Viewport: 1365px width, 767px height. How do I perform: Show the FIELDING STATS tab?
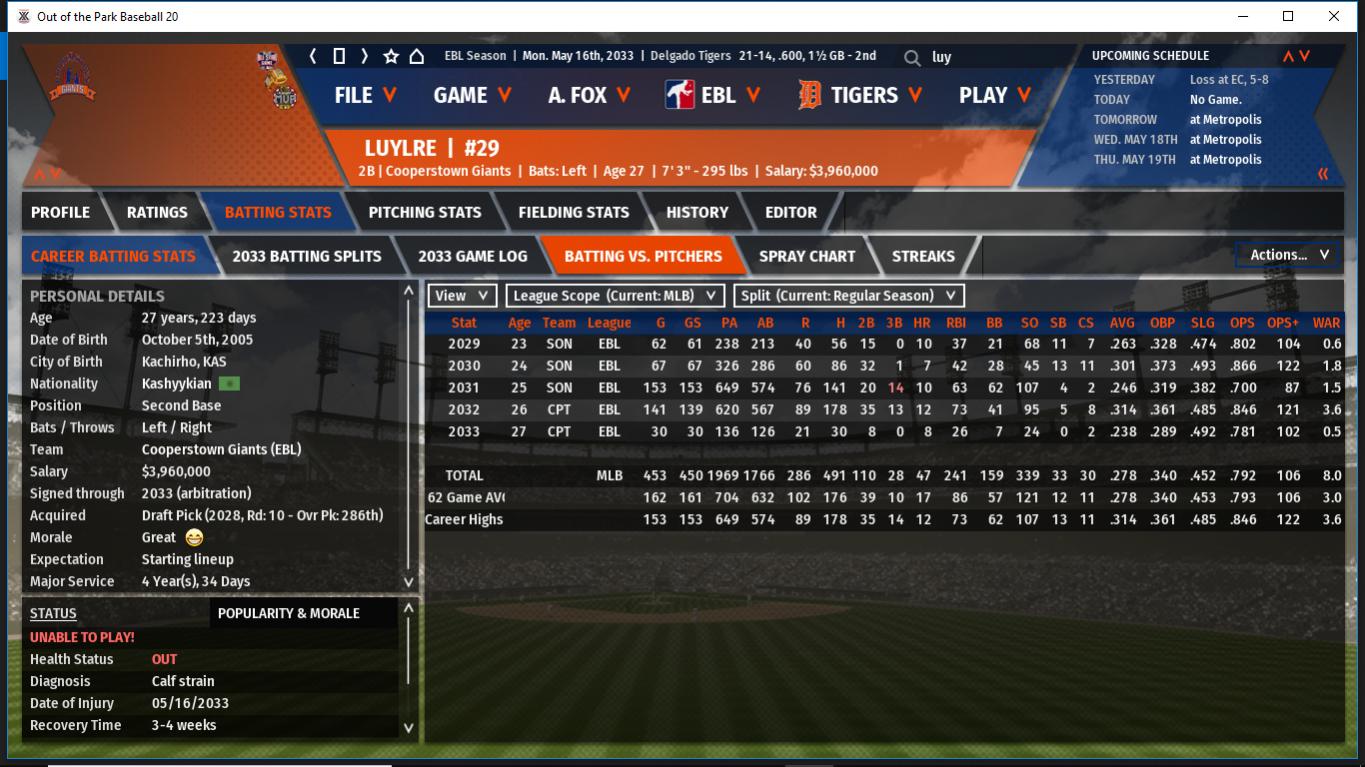(x=573, y=212)
